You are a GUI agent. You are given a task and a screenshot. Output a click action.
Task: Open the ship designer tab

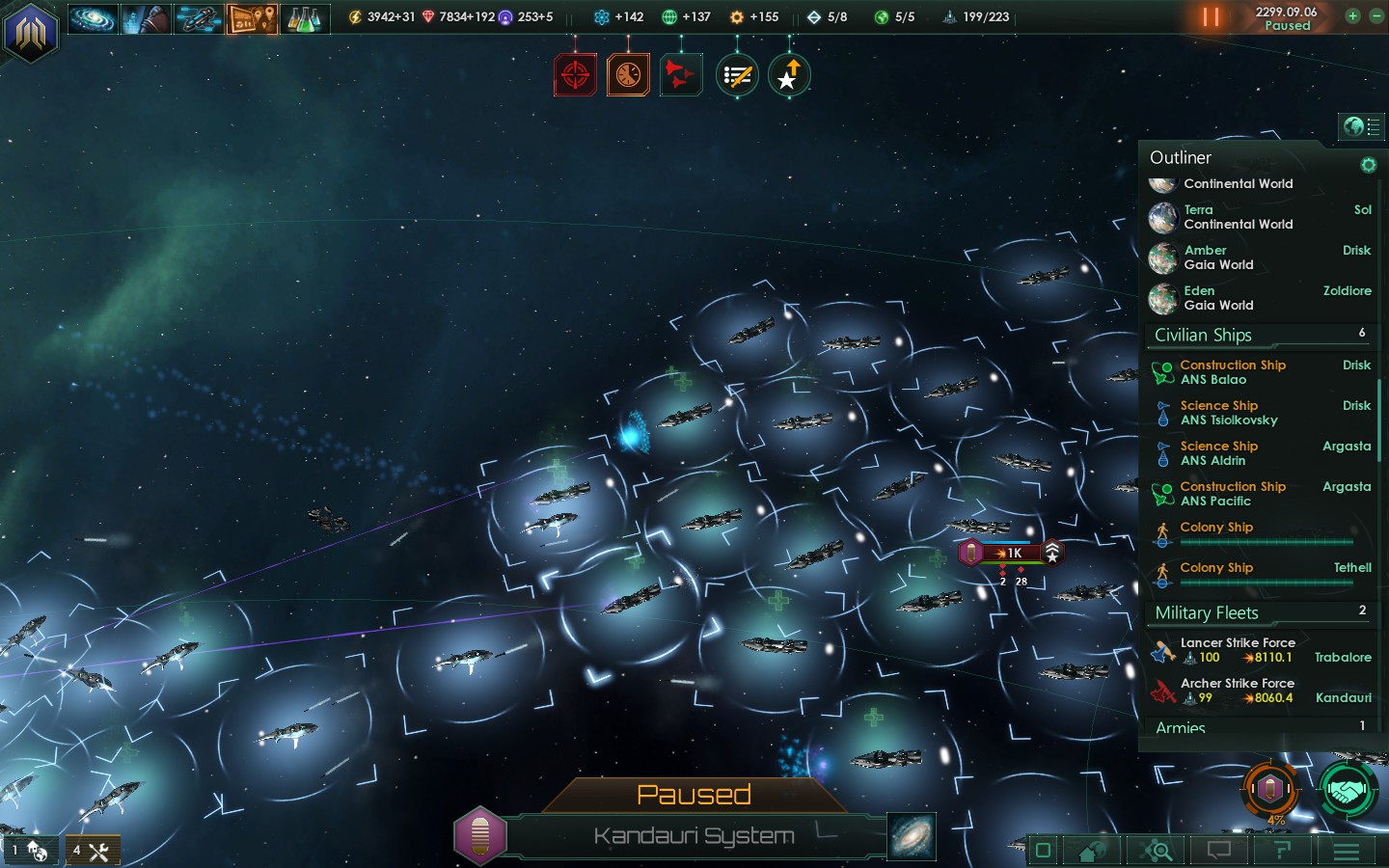(199, 18)
